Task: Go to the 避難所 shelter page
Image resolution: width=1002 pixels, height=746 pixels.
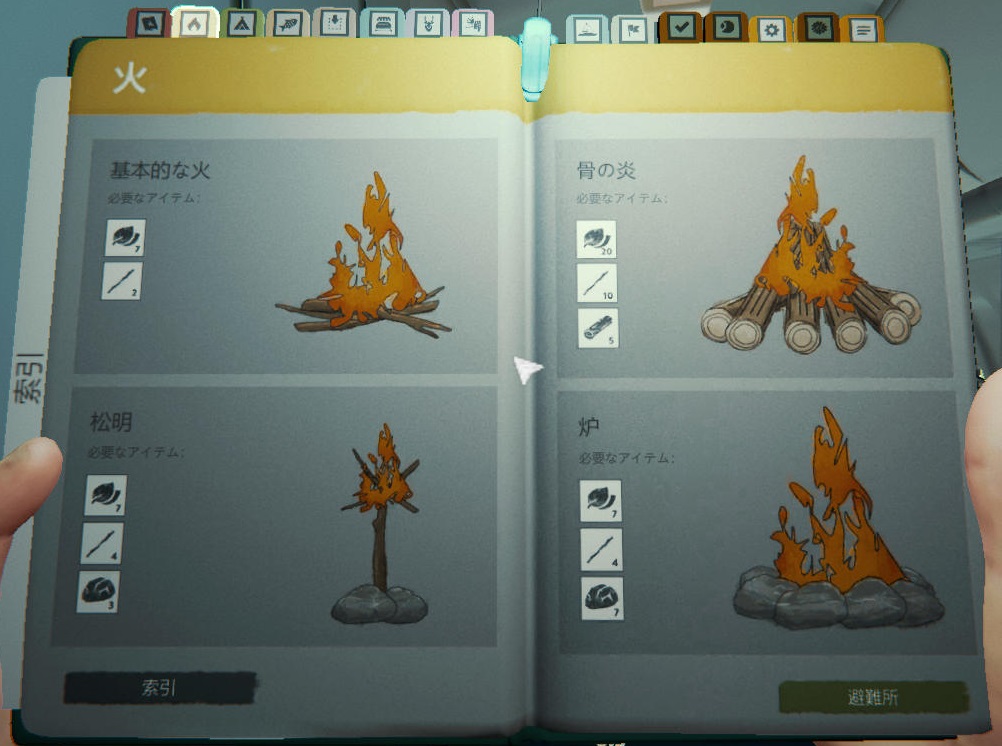Action: [872, 697]
